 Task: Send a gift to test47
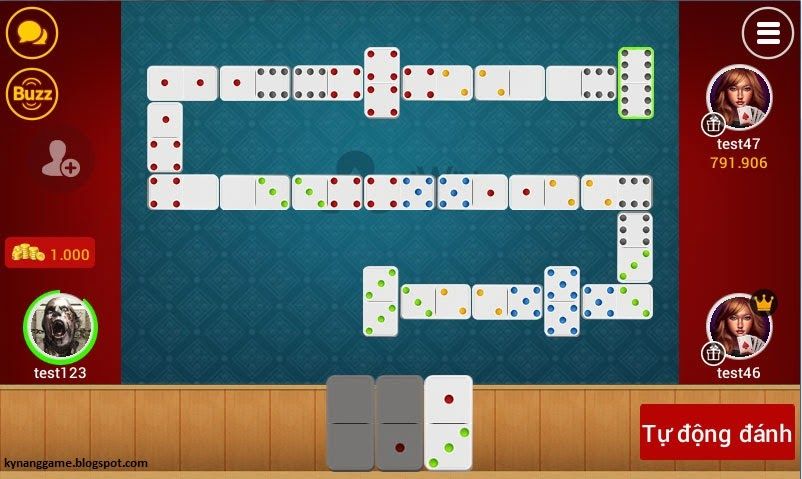[713, 124]
